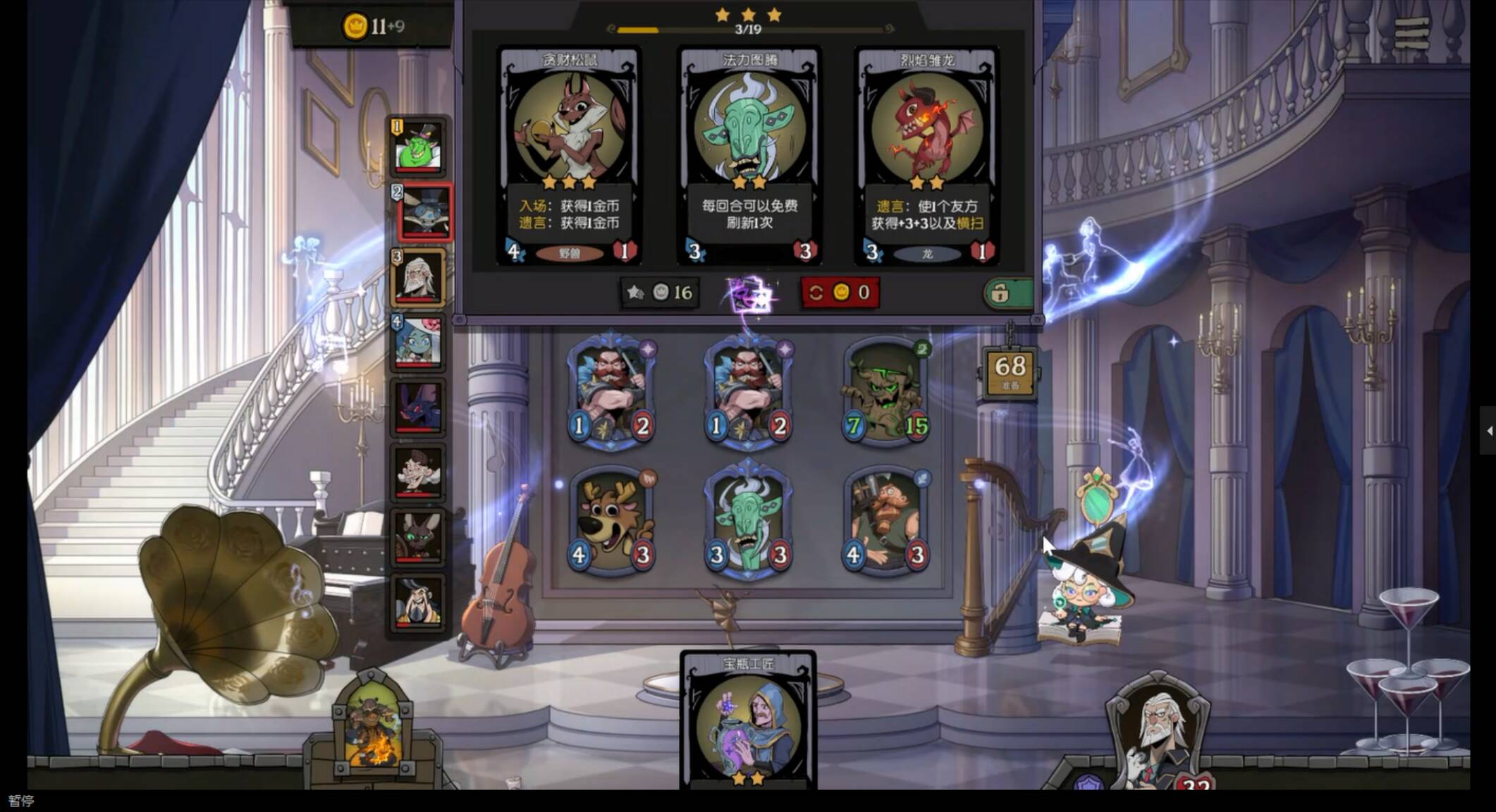1496x812 pixels.
Task: Buy the 贪财松鼠 squirrel card
Action: point(569,155)
